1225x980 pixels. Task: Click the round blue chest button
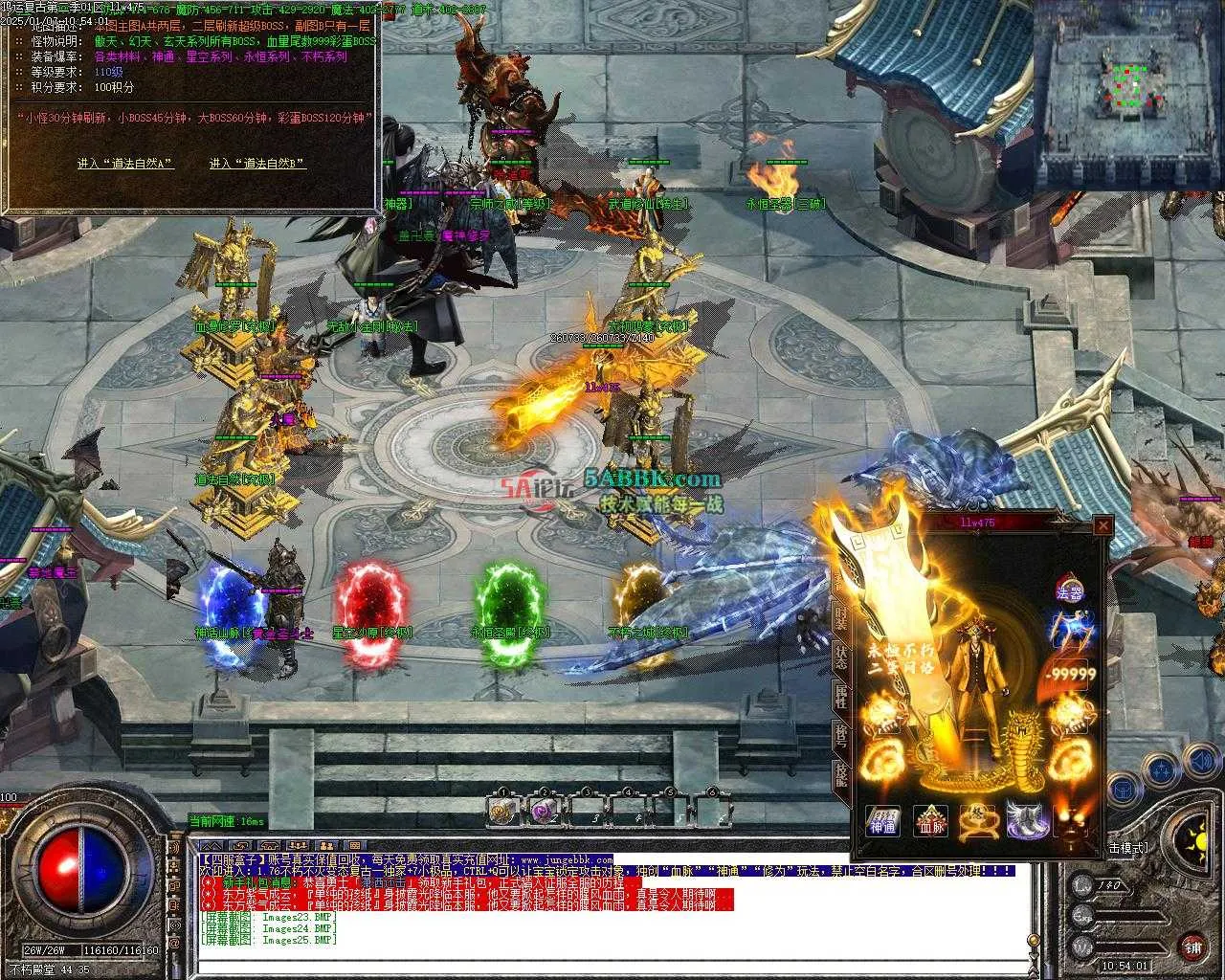(x=1124, y=791)
